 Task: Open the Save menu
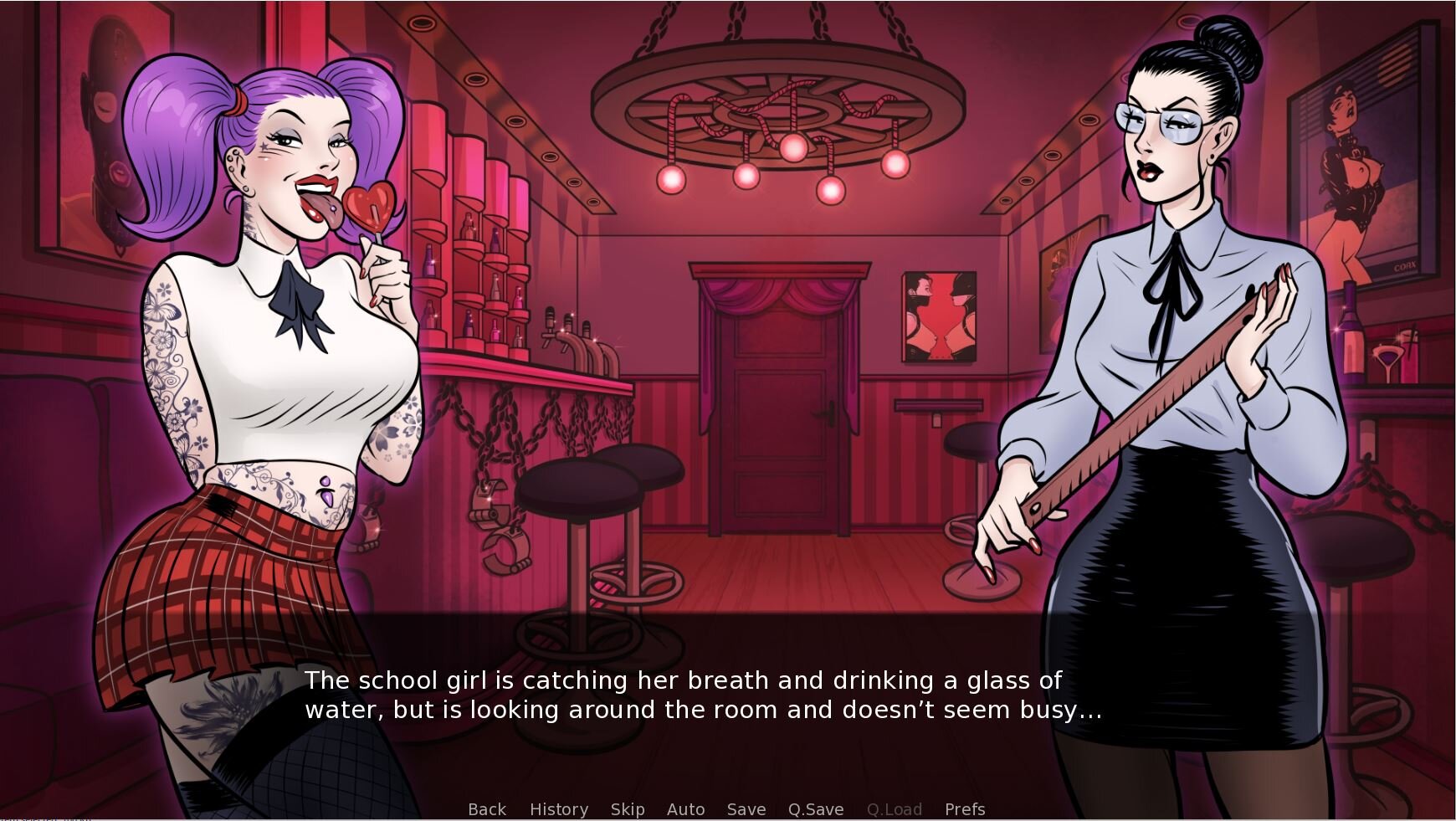pyautogui.click(x=746, y=809)
